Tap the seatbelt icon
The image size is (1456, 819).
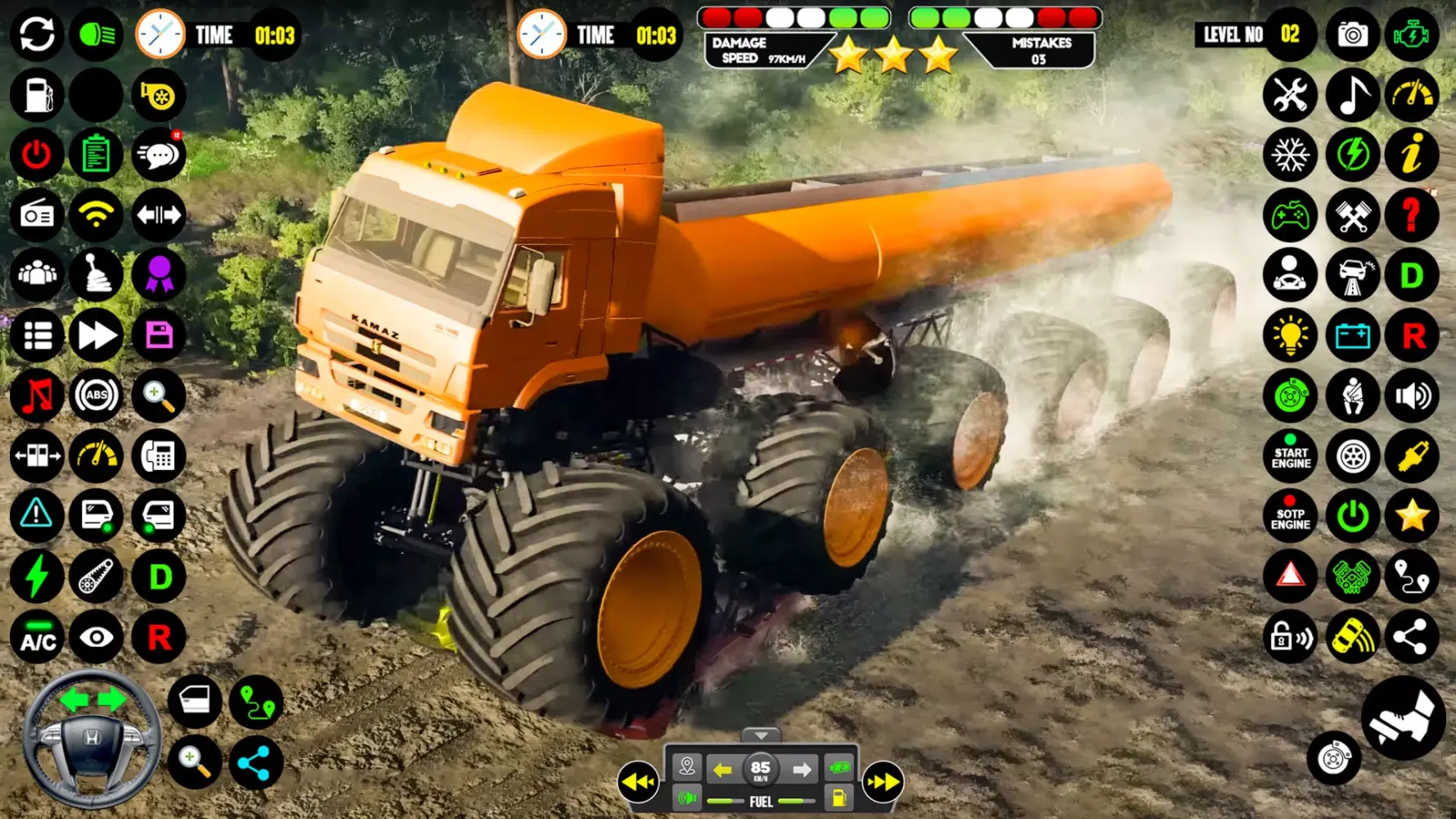(1351, 396)
